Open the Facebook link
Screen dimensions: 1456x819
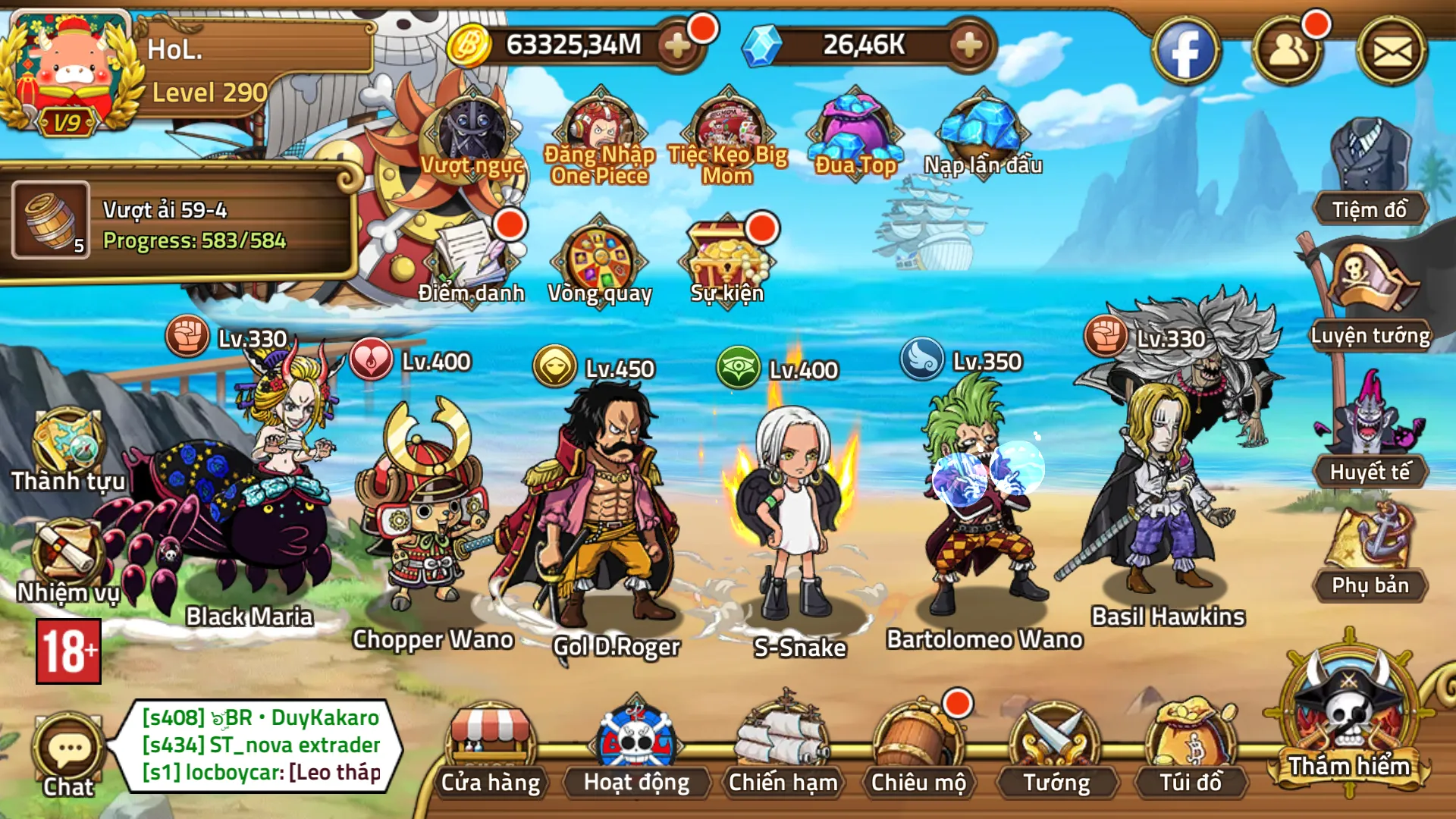tap(1185, 52)
